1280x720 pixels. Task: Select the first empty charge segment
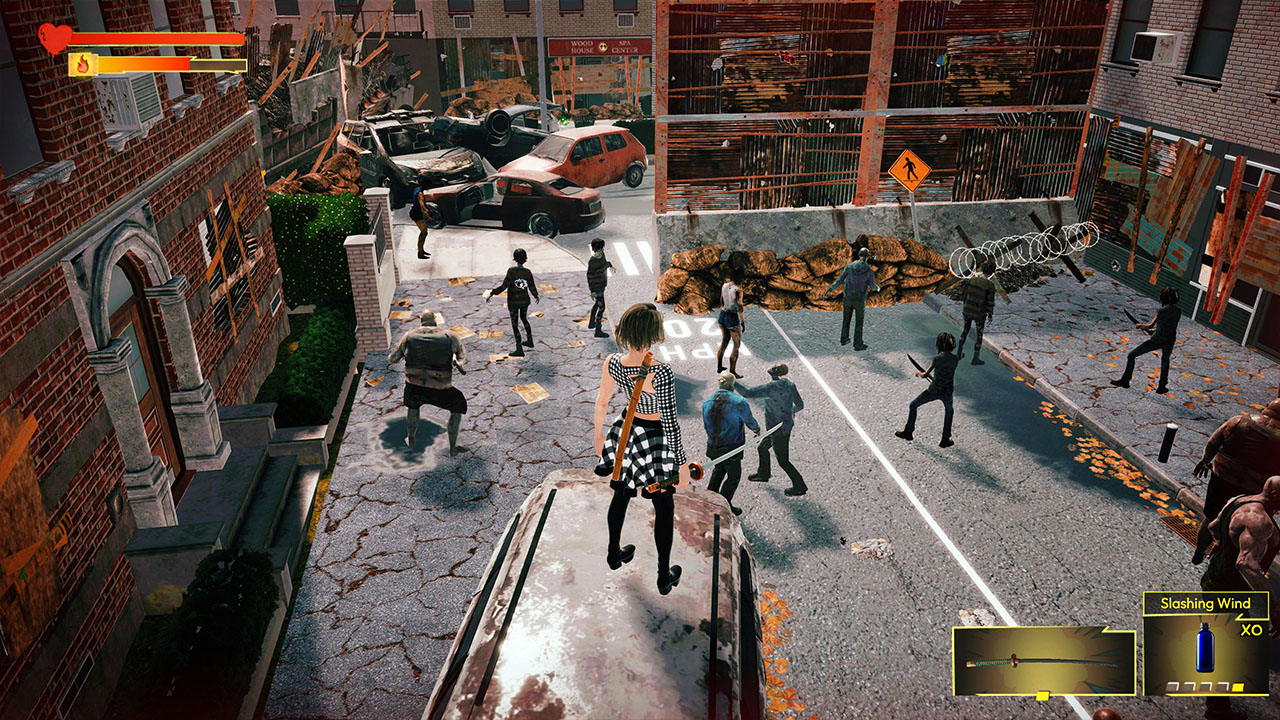pos(1171,685)
